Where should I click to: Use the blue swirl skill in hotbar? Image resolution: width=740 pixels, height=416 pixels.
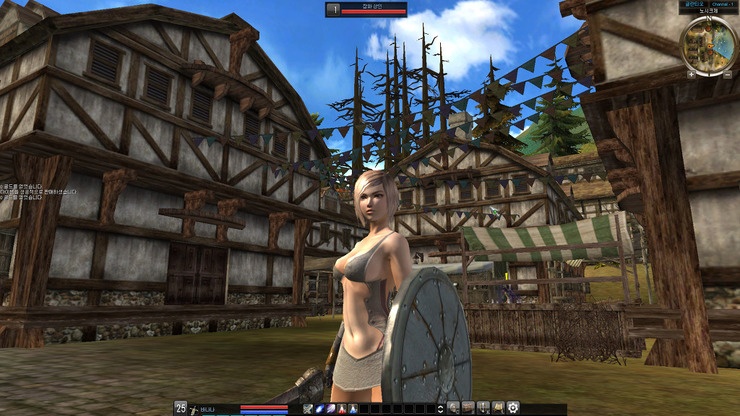click(321, 408)
